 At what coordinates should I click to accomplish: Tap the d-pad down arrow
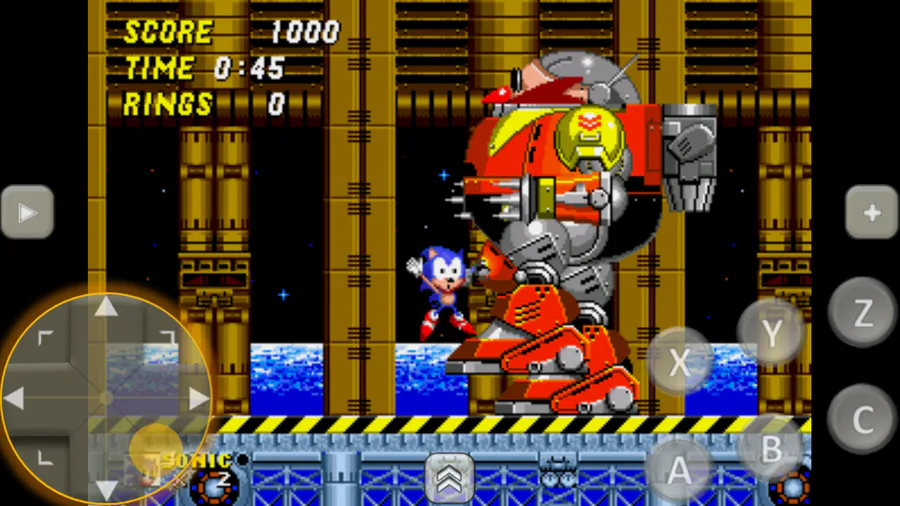tap(106, 489)
